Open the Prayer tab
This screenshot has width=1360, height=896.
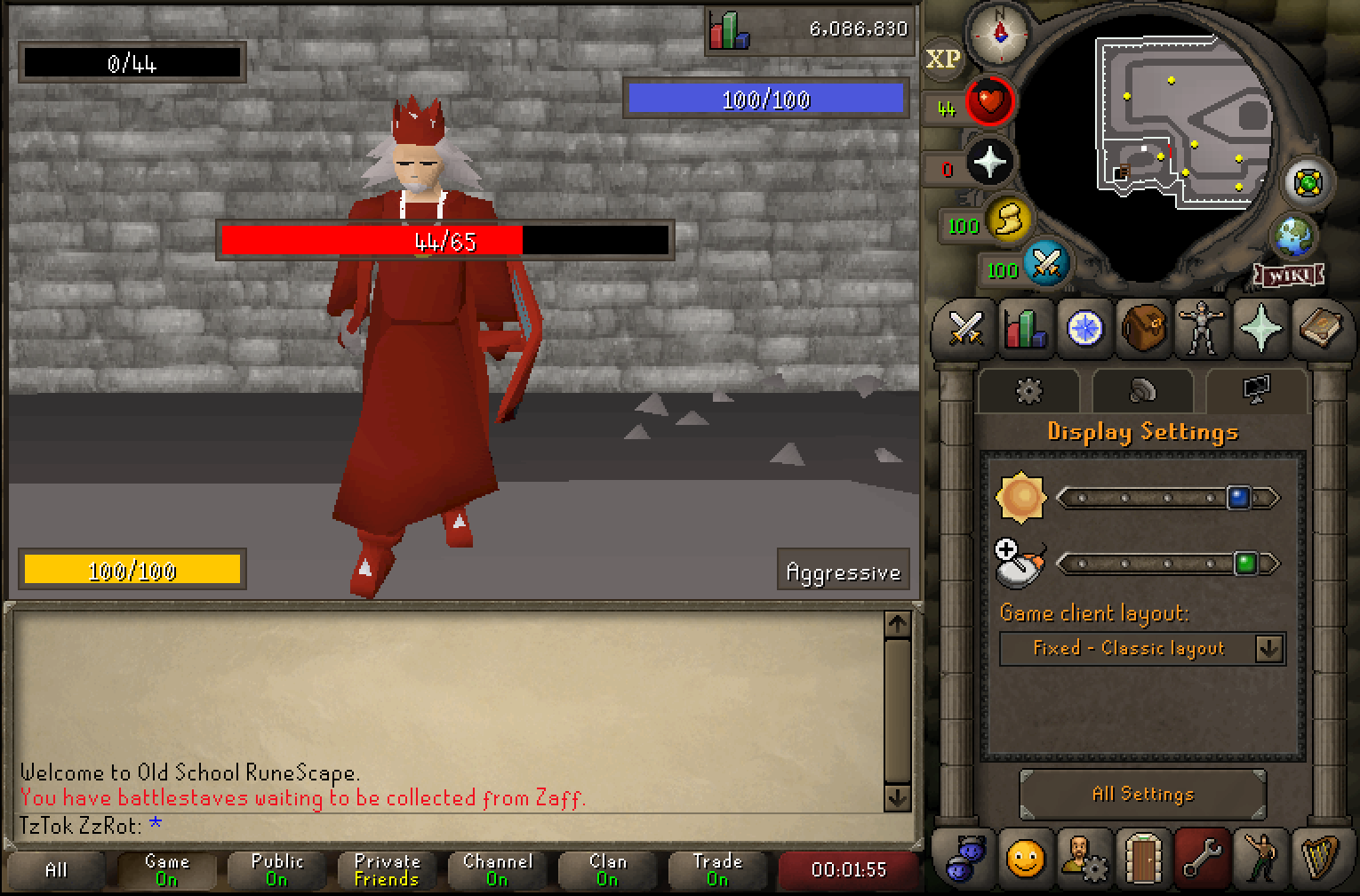[1261, 329]
